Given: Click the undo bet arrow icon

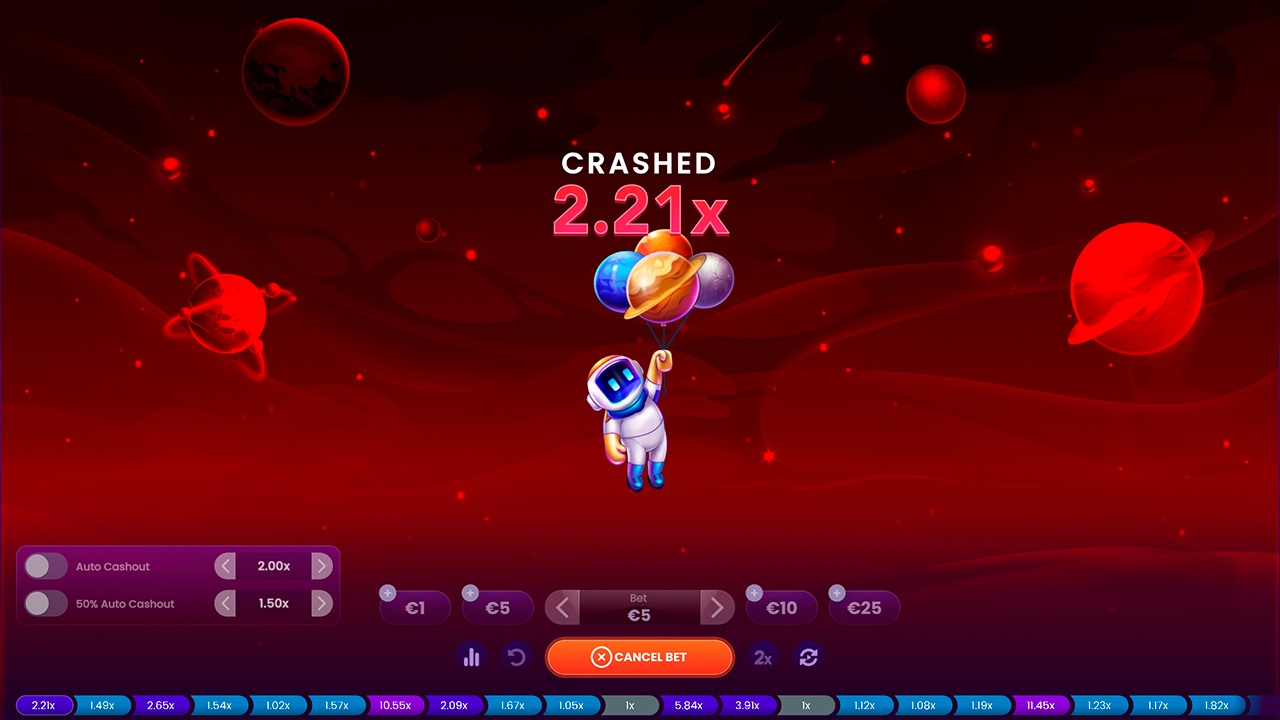Looking at the screenshot, I should point(516,657).
